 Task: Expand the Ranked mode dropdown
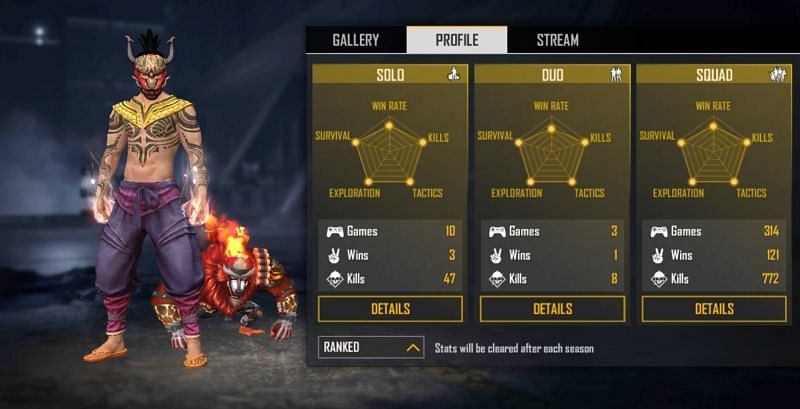click(x=371, y=348)
